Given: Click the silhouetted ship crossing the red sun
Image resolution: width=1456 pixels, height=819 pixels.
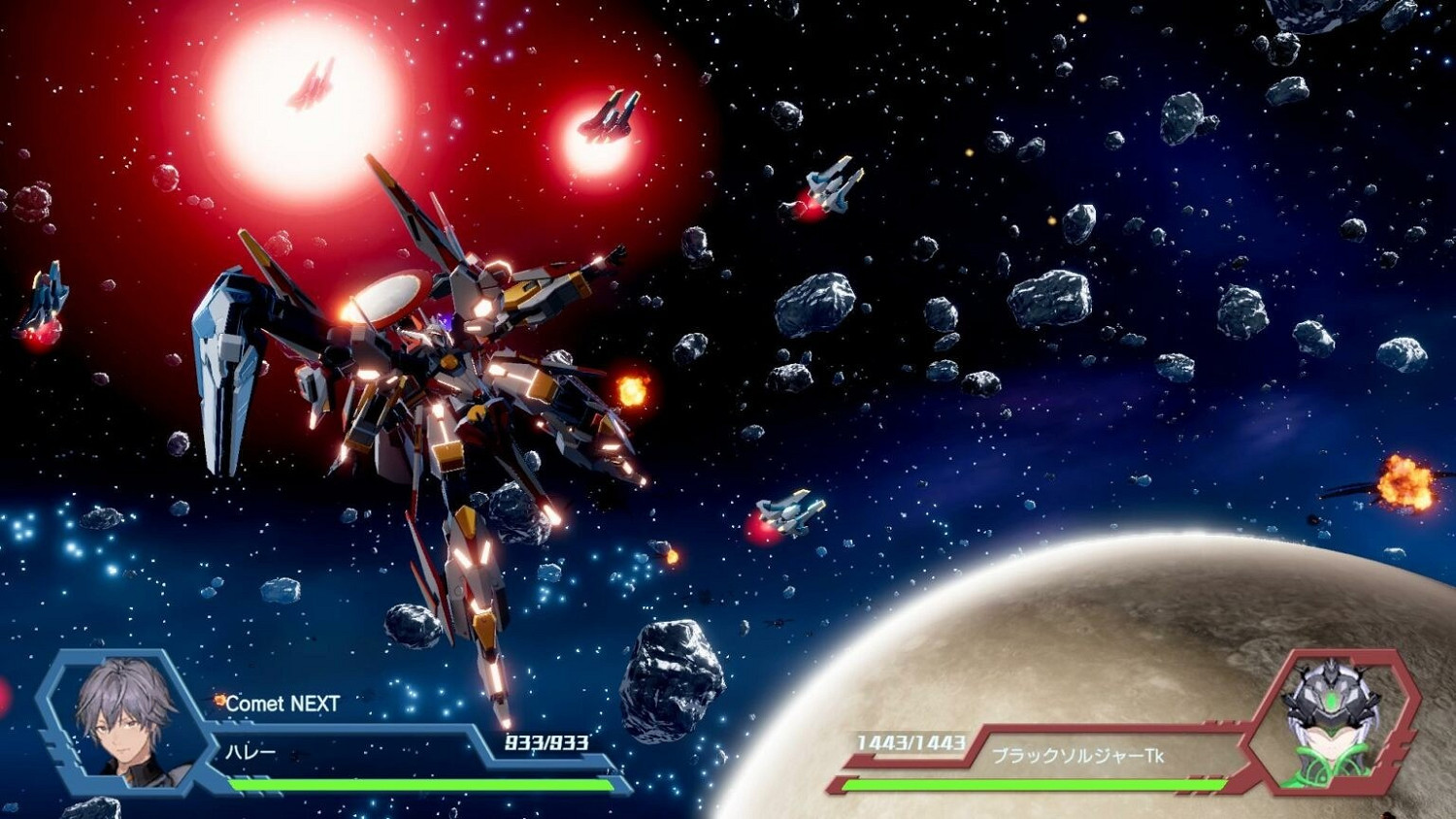Looking at the screenshot, I should coord(311,82).
